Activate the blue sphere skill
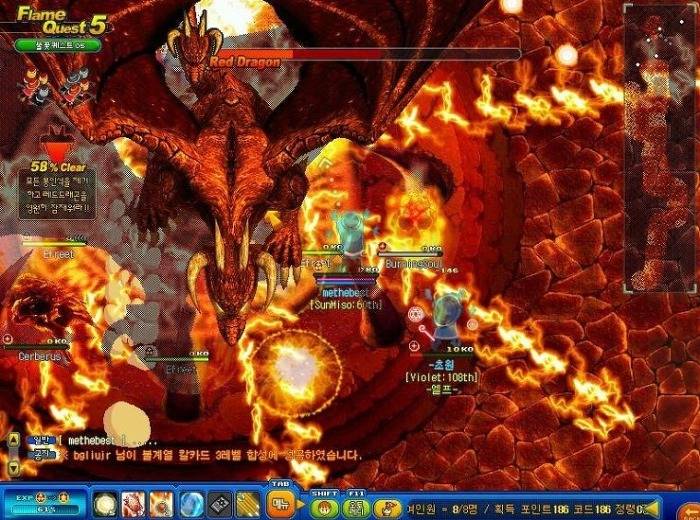This screenshot has width=700, height=520. tap(191, 504)
